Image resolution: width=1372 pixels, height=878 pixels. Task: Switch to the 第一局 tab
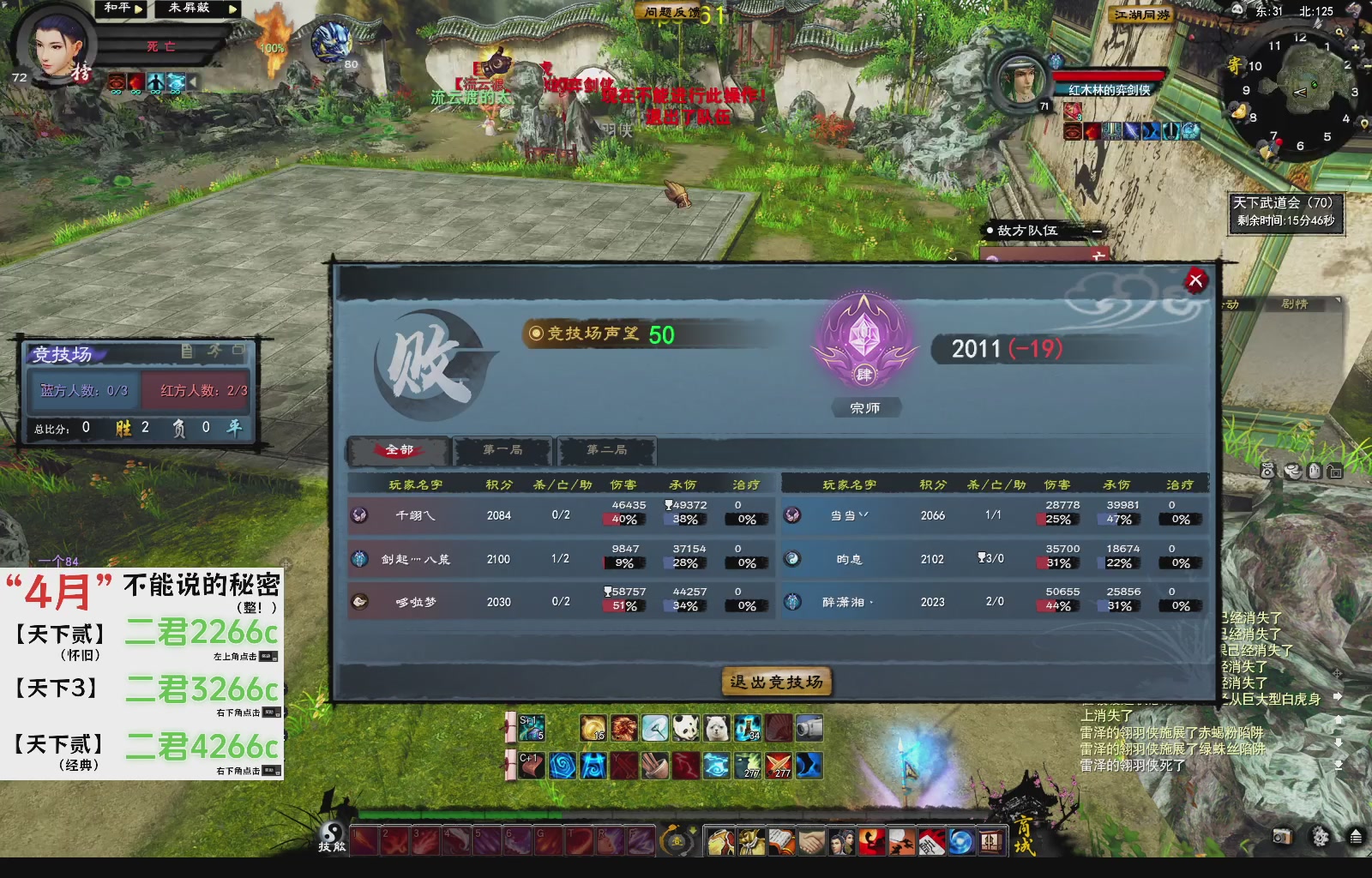click(x=502, y=450)
